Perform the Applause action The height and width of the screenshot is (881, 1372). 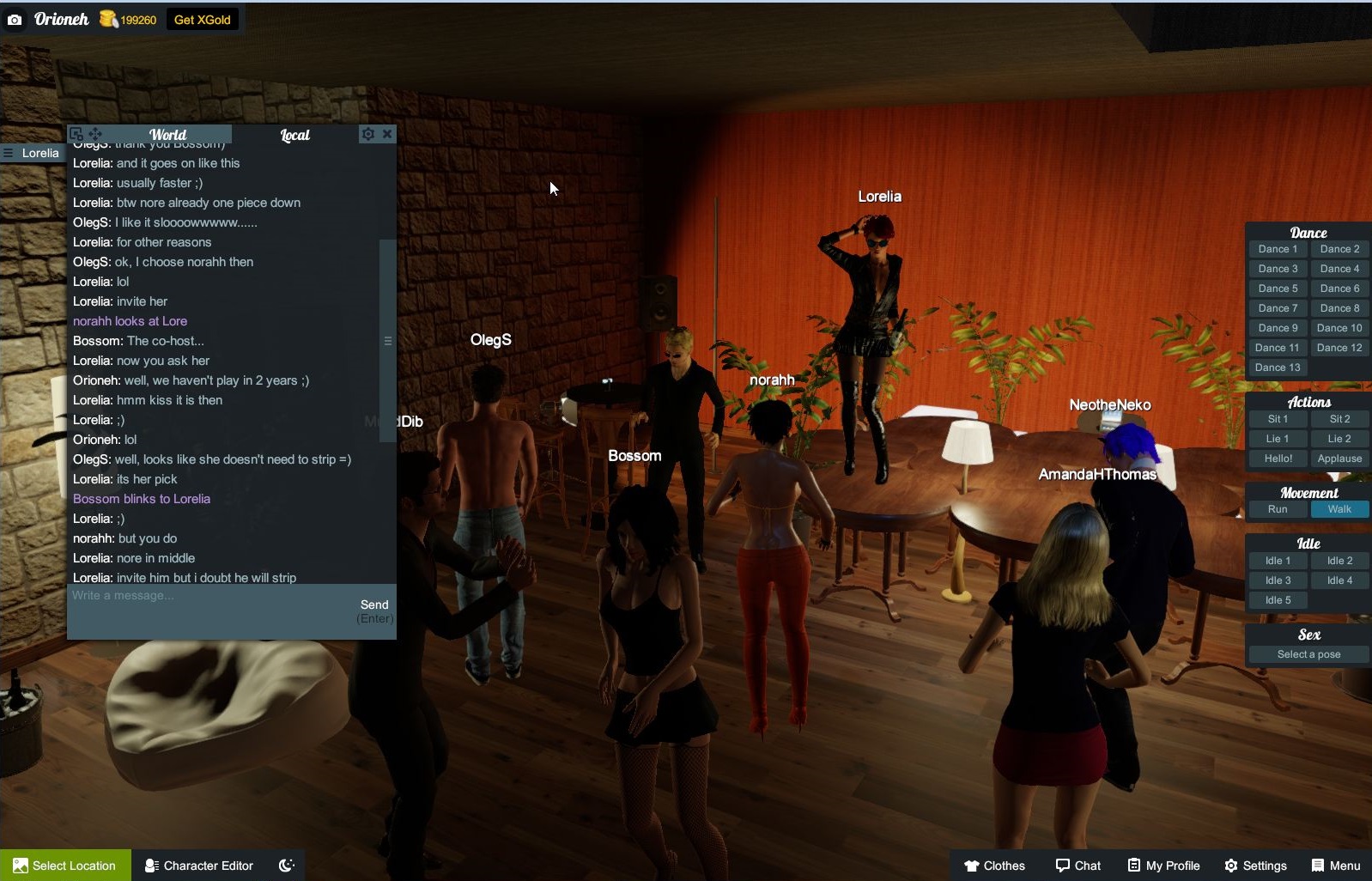1339,458
